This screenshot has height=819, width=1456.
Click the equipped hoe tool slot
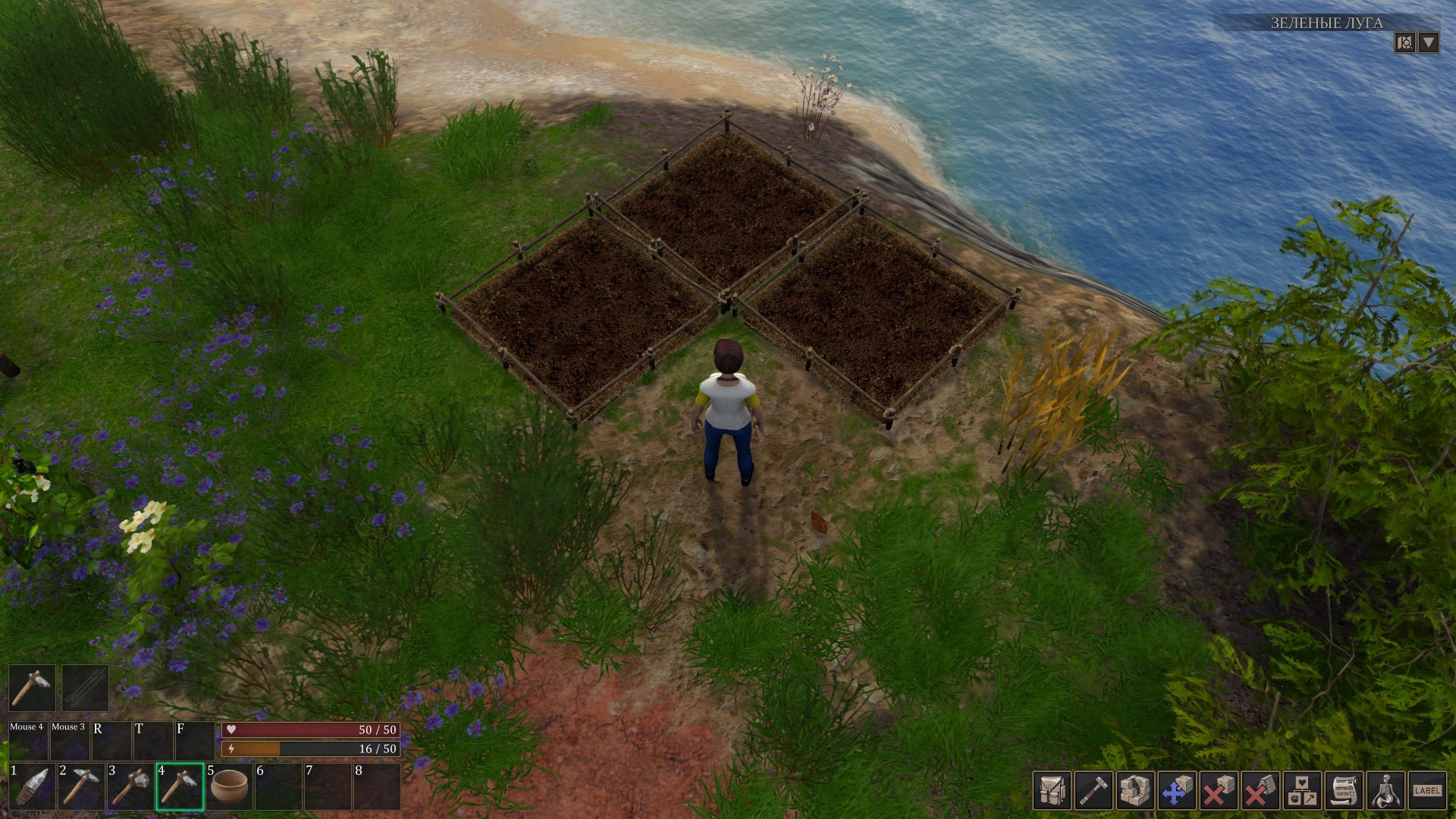pyautogui.click(x=32, y=688)
